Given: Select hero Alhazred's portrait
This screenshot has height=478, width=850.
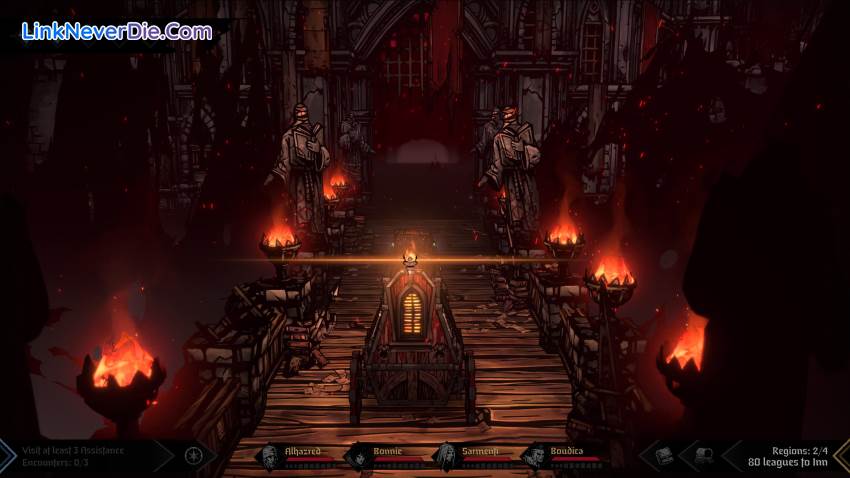Looking at the screenshot, I should tap(269, 457).
